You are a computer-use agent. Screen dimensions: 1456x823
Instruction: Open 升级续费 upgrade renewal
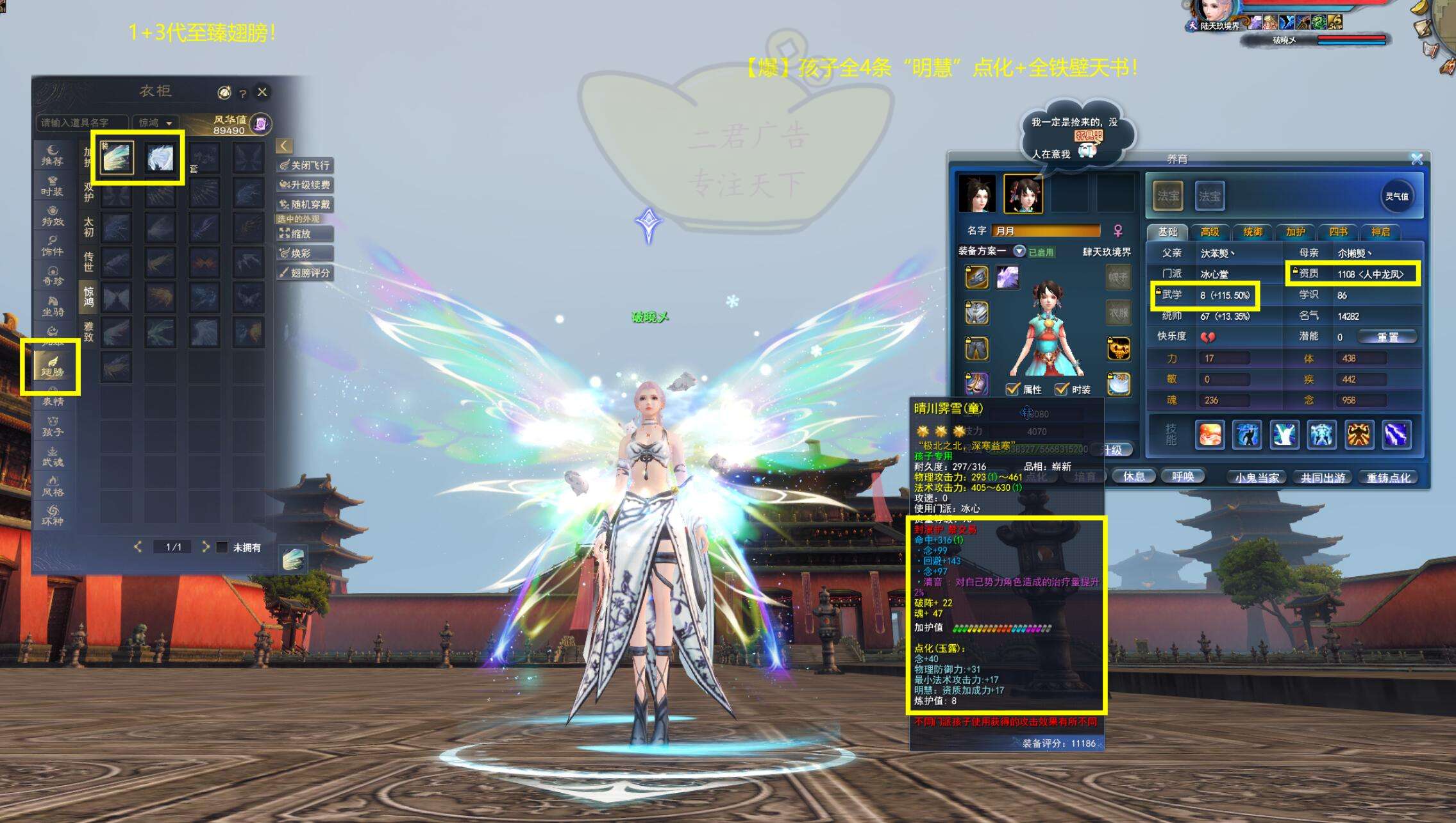(x=305, y=185)
